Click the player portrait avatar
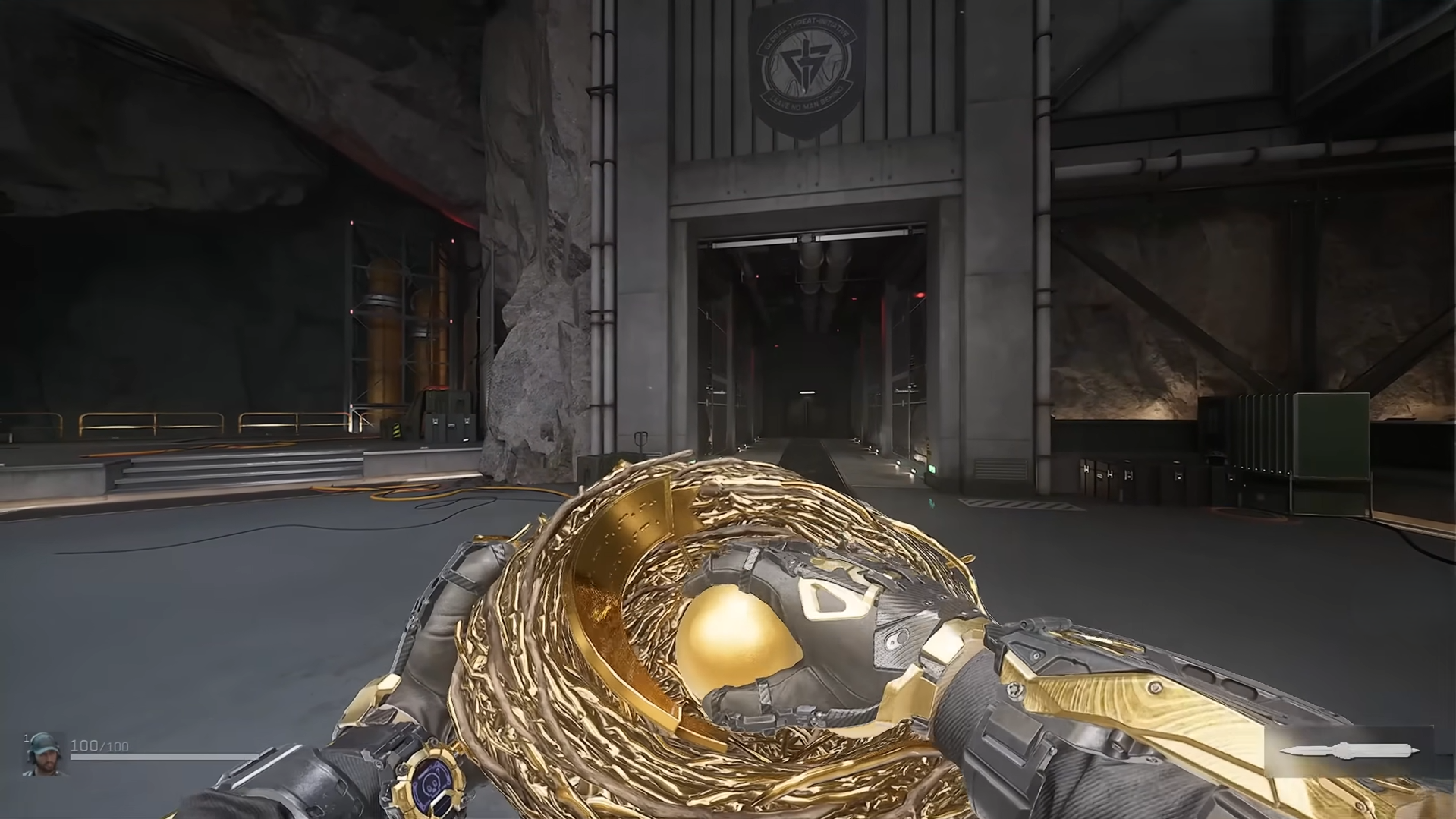The image size is (1456, 819). tap(43, 754)
